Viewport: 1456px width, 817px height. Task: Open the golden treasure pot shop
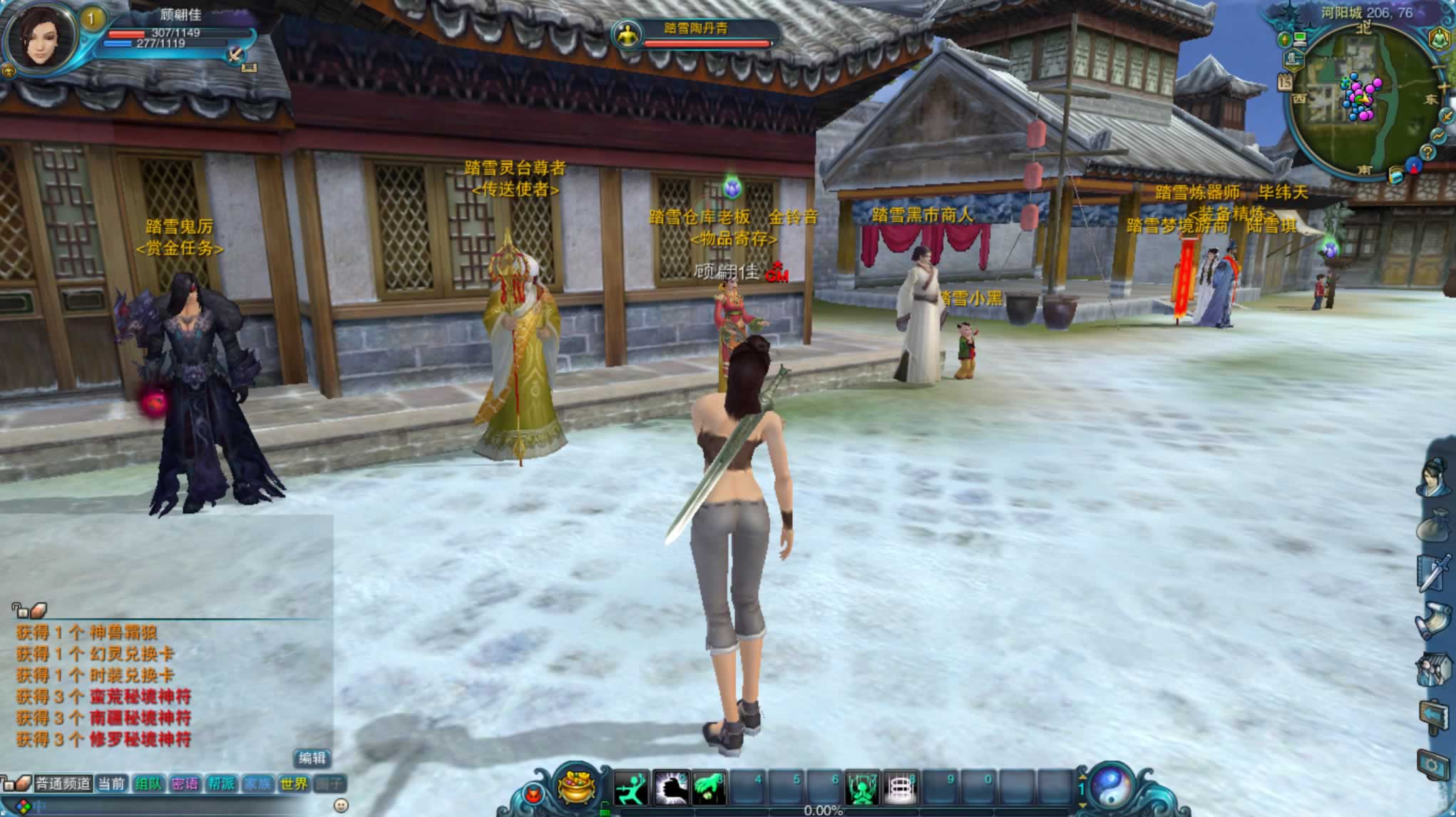click(x=578, y=788)
